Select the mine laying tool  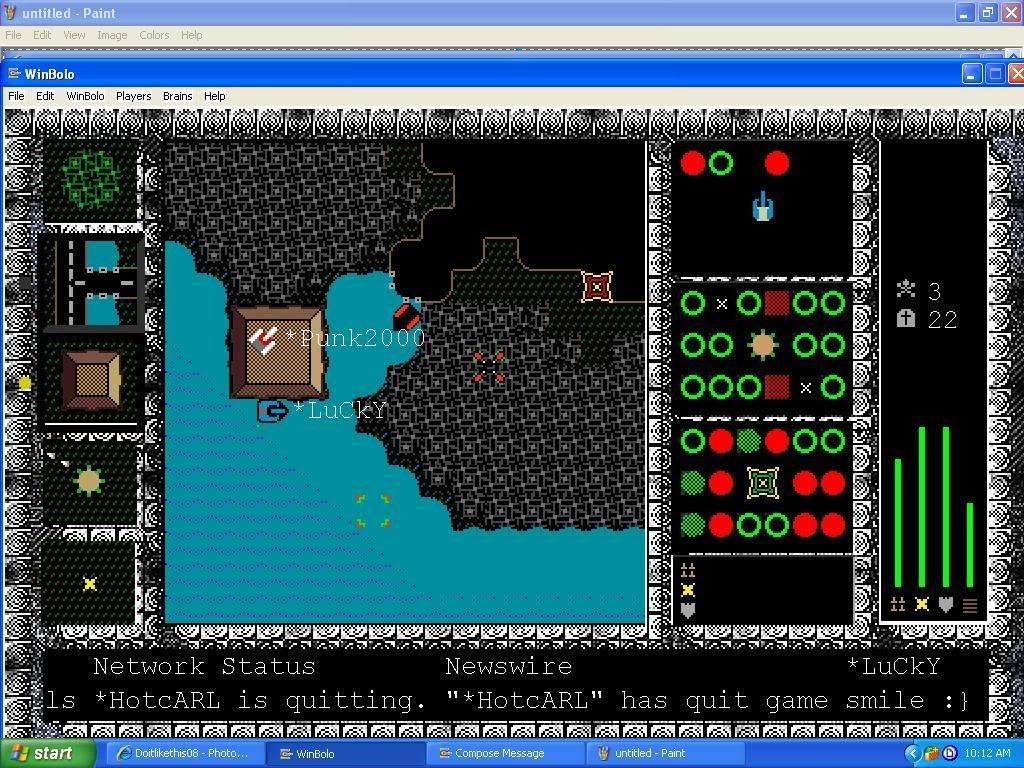click(x=89, y=583)
